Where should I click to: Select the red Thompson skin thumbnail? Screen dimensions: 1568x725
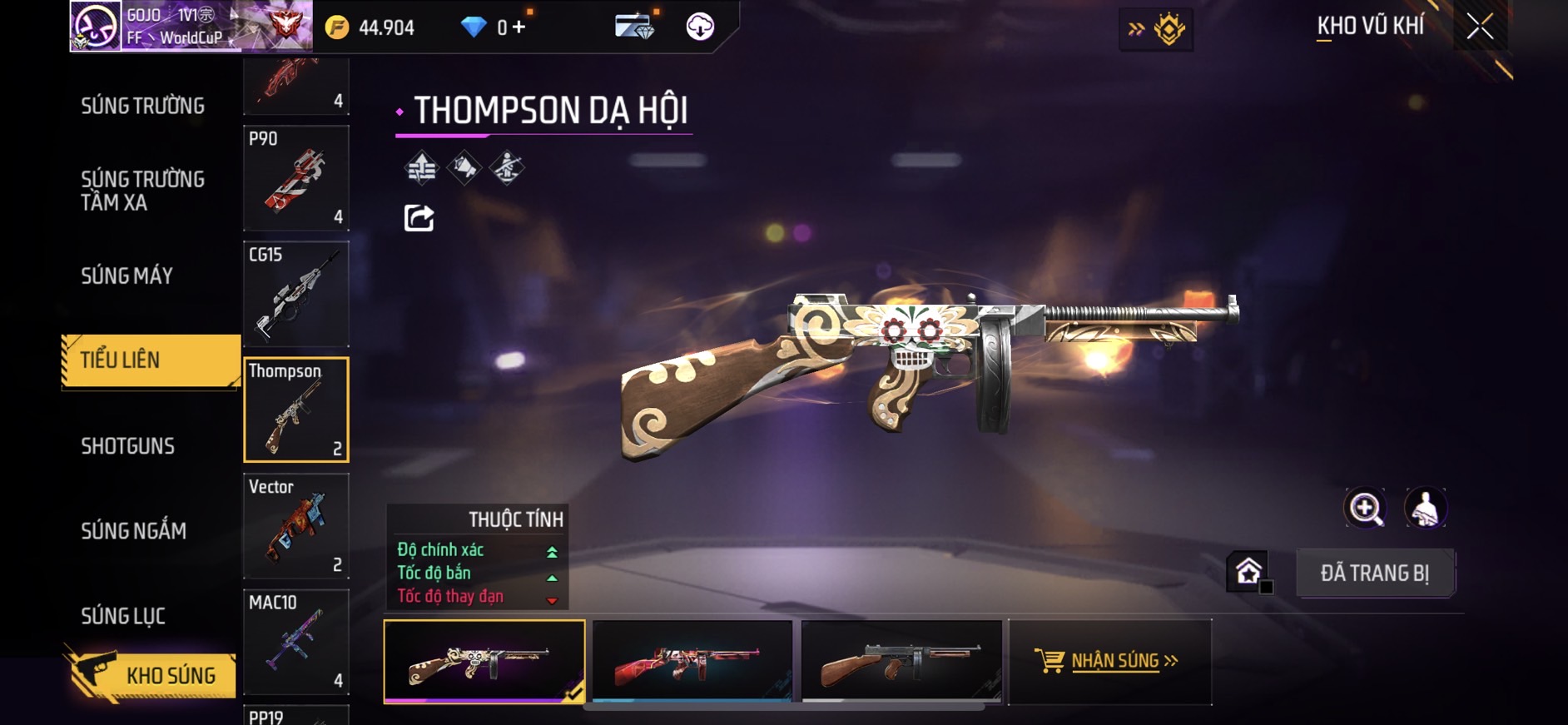[x=692, y=661]
